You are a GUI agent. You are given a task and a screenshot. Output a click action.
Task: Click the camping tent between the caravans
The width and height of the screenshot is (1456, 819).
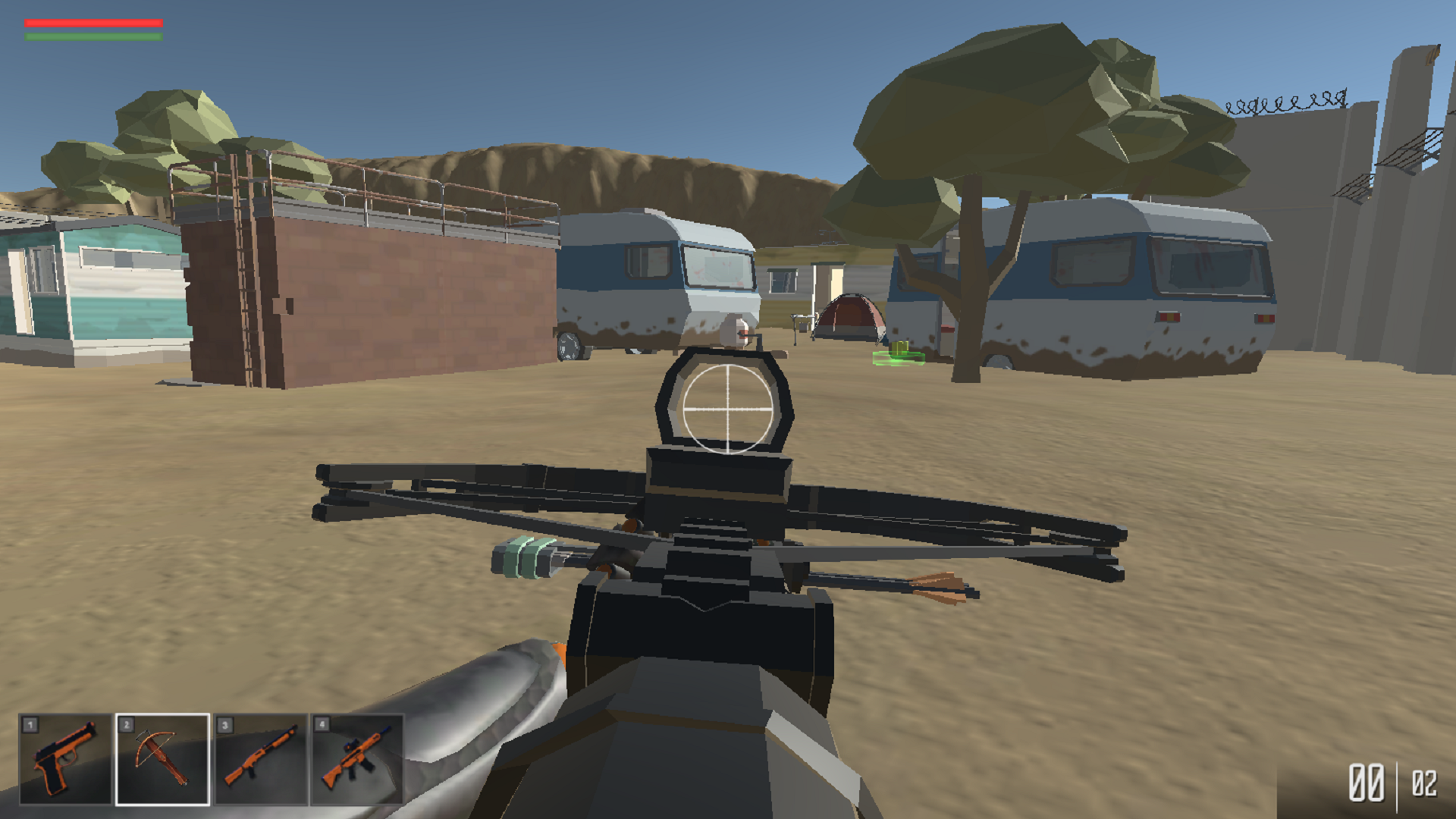[x=849, y=318]
